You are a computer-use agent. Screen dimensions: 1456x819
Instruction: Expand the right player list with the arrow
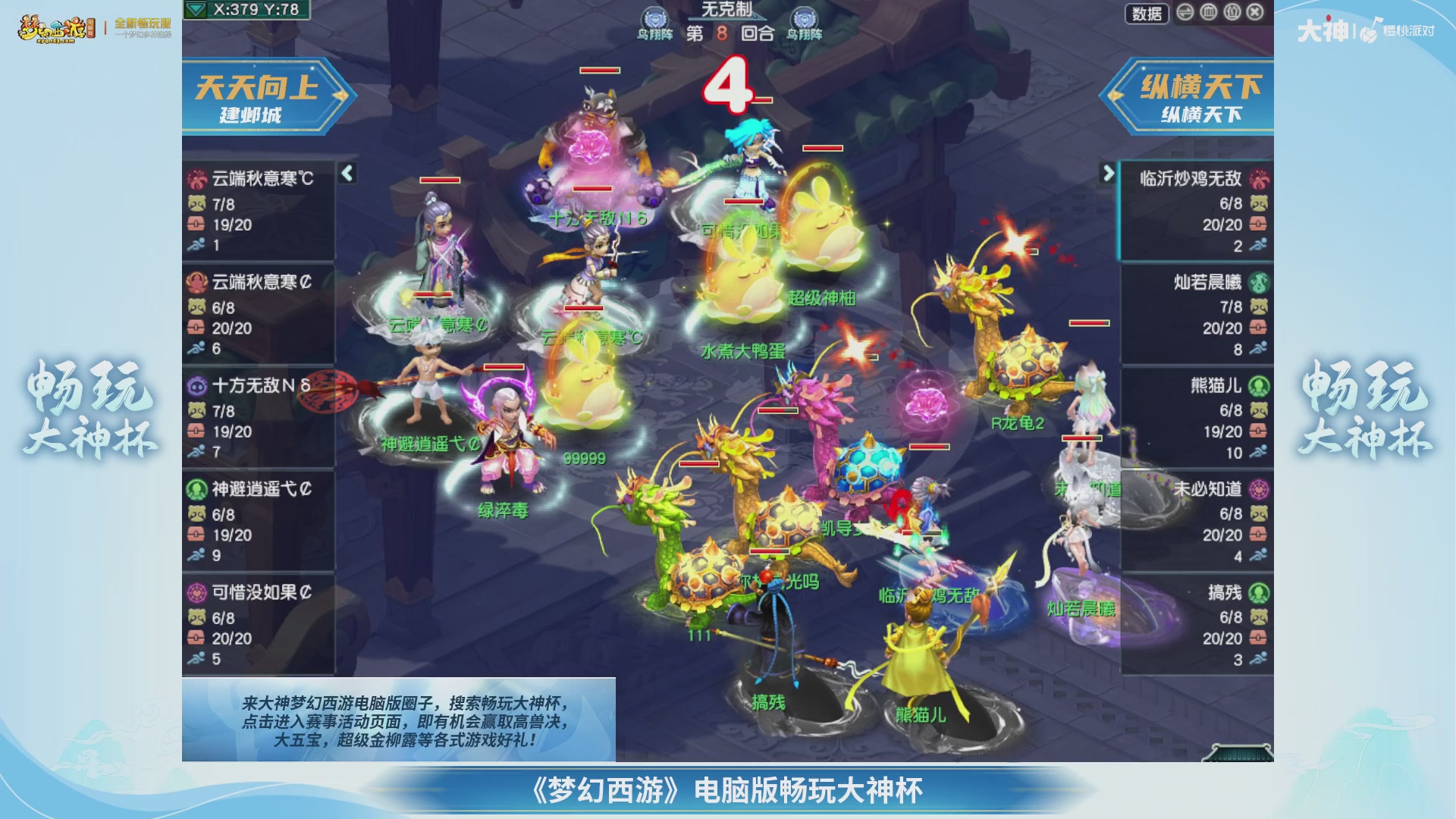point(1109,173)
